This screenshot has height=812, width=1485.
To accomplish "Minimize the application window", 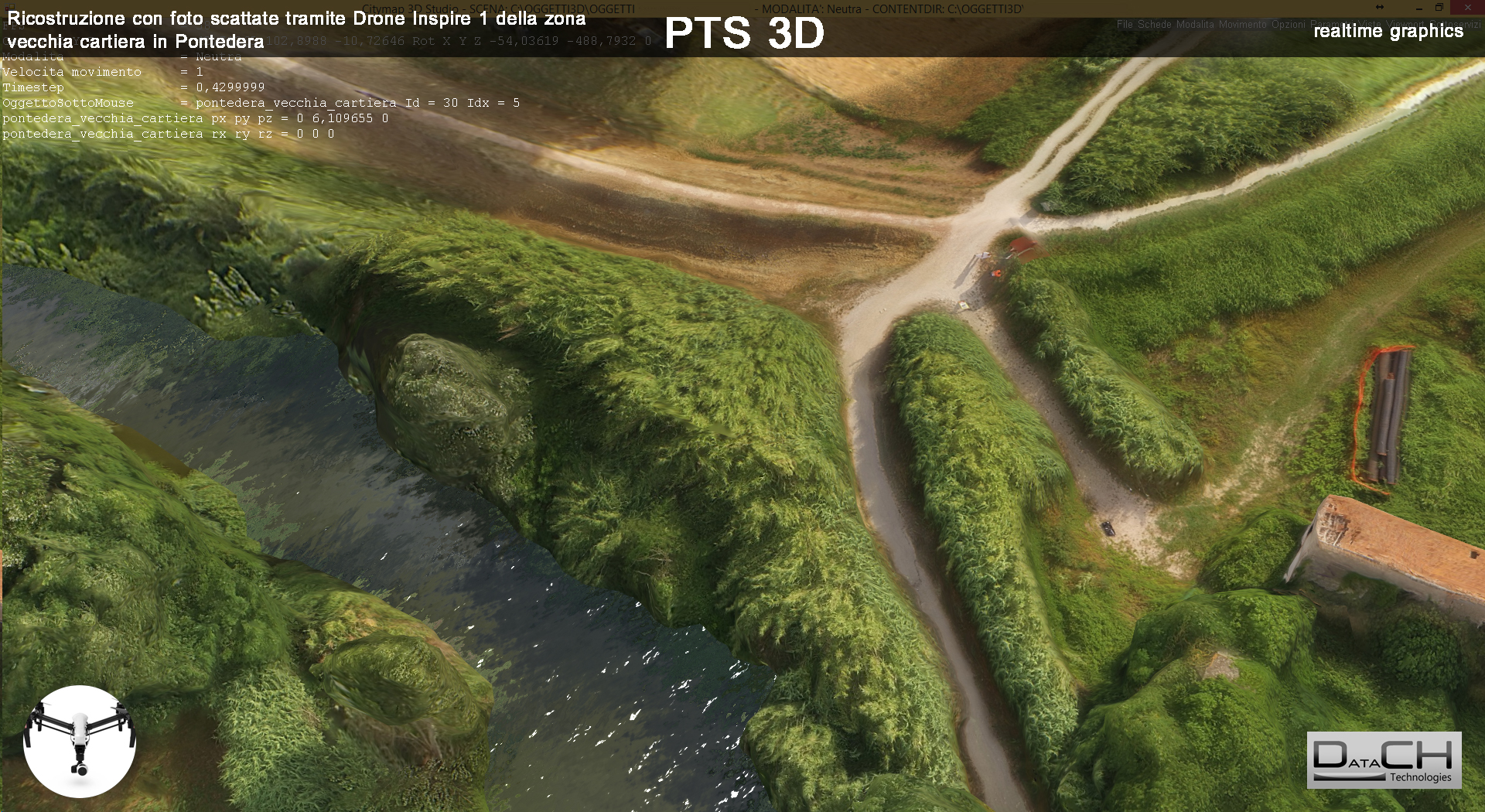I will coord(1418,8).
